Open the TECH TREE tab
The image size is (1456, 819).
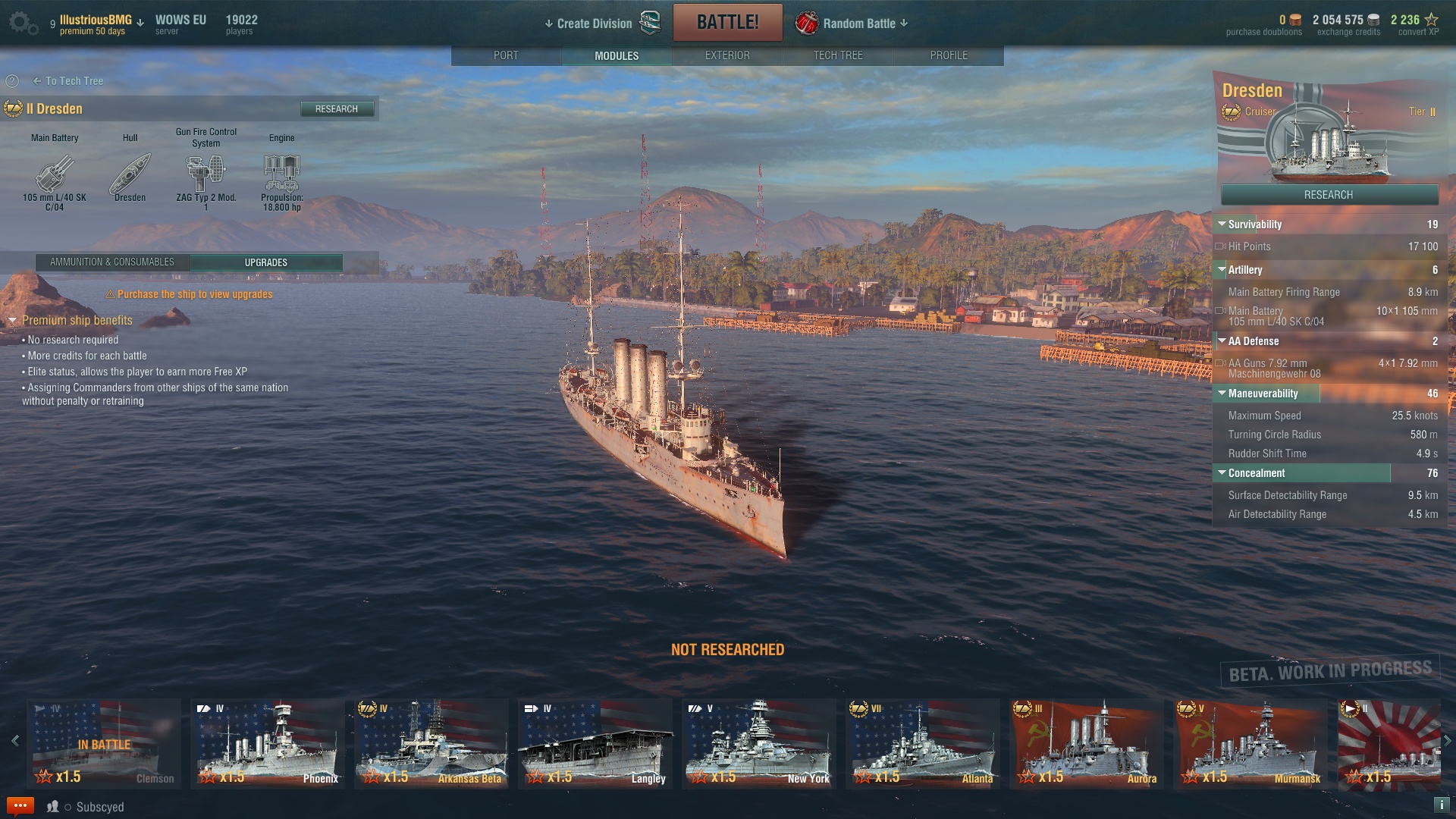click(837, 55)
